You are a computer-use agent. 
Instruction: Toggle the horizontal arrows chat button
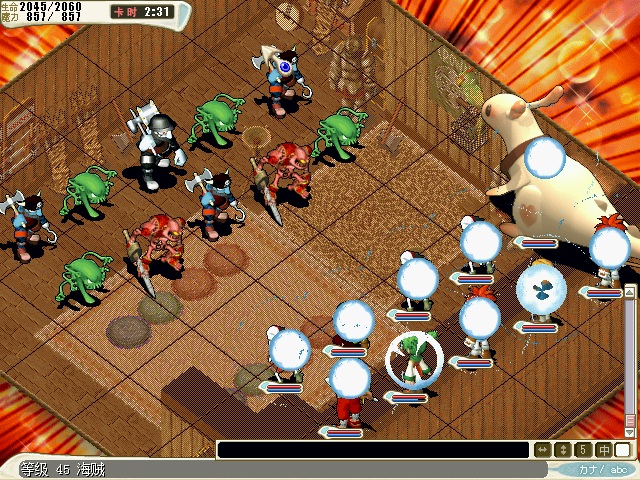point(541,450)
